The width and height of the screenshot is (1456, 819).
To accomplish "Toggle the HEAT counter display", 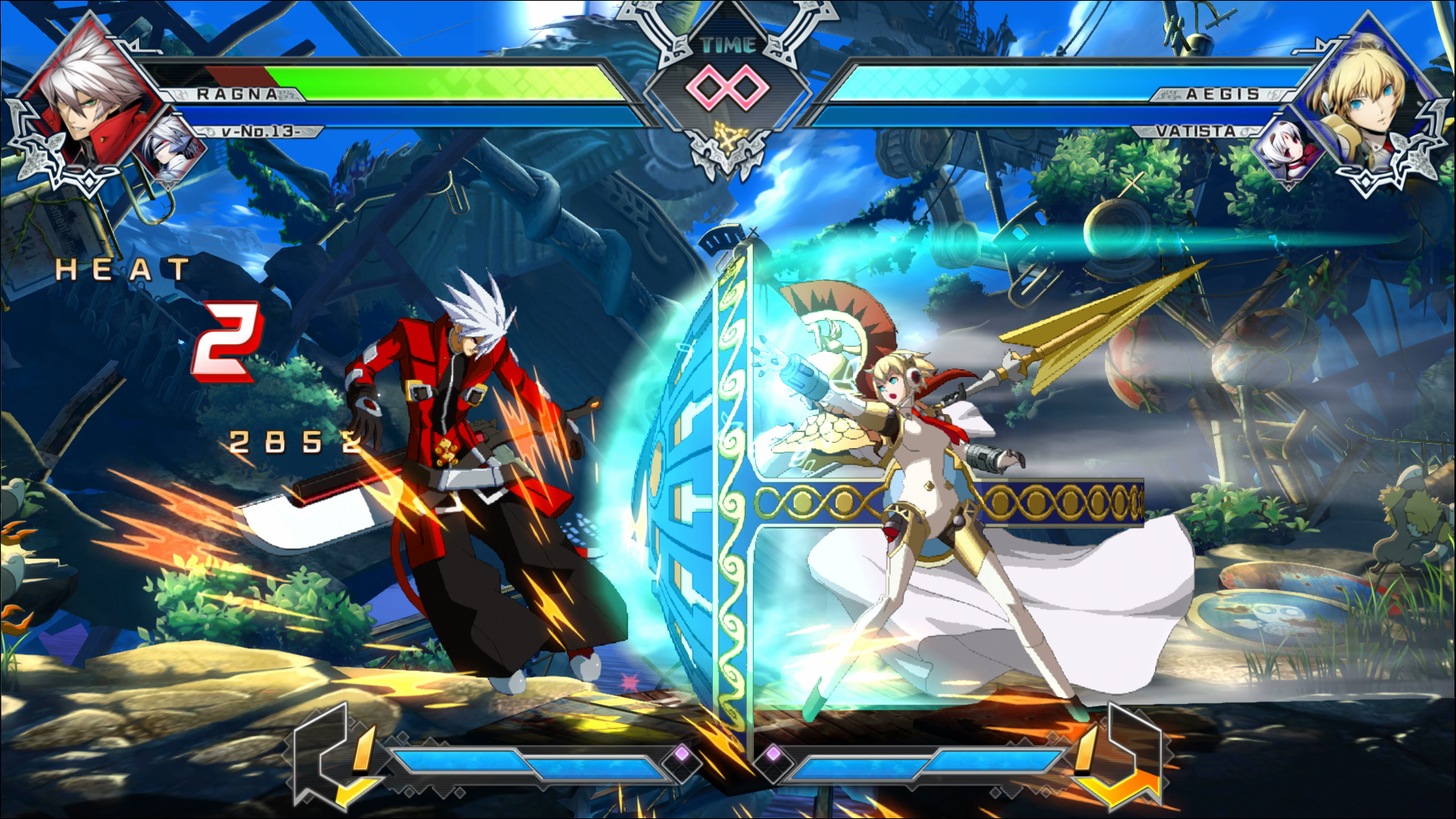I will 121,269.
